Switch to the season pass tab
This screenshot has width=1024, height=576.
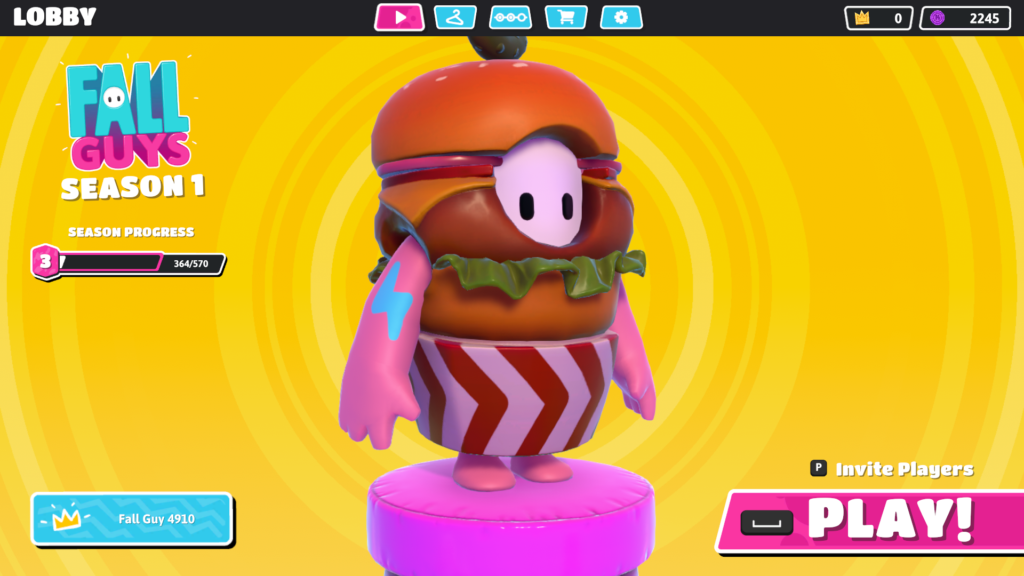(510, 17)
